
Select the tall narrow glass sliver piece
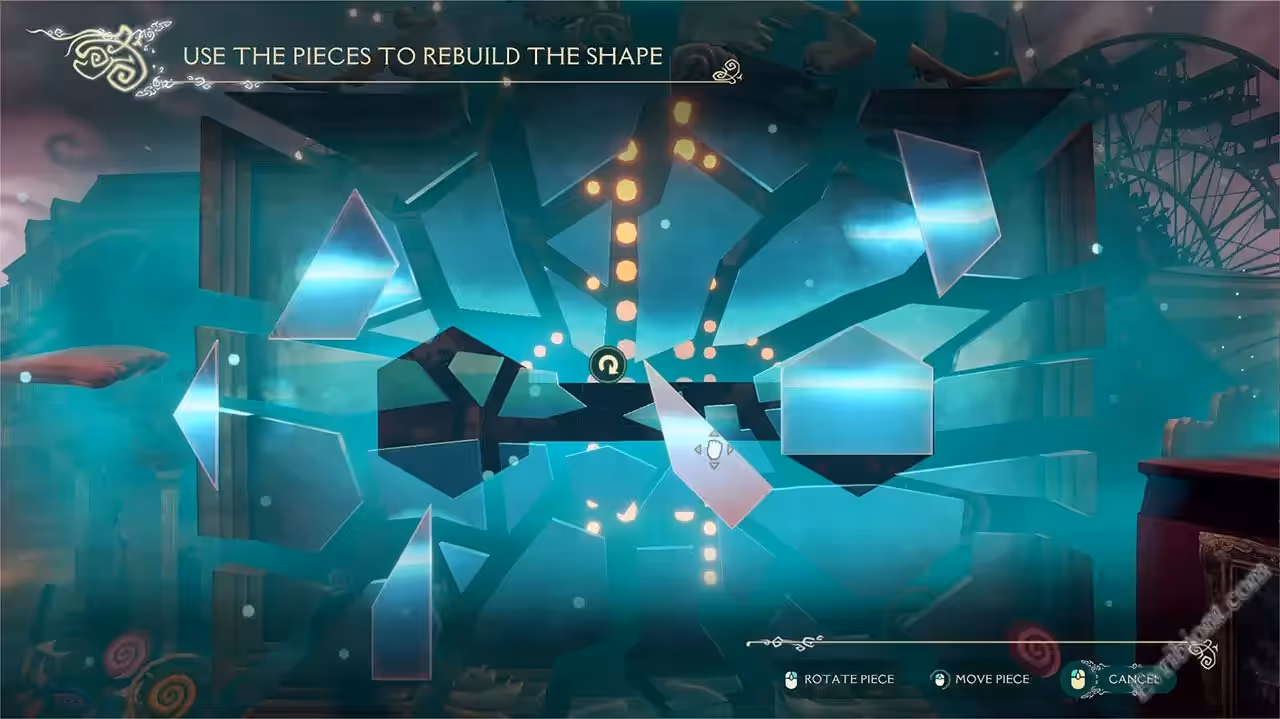[x=406, y=599]
